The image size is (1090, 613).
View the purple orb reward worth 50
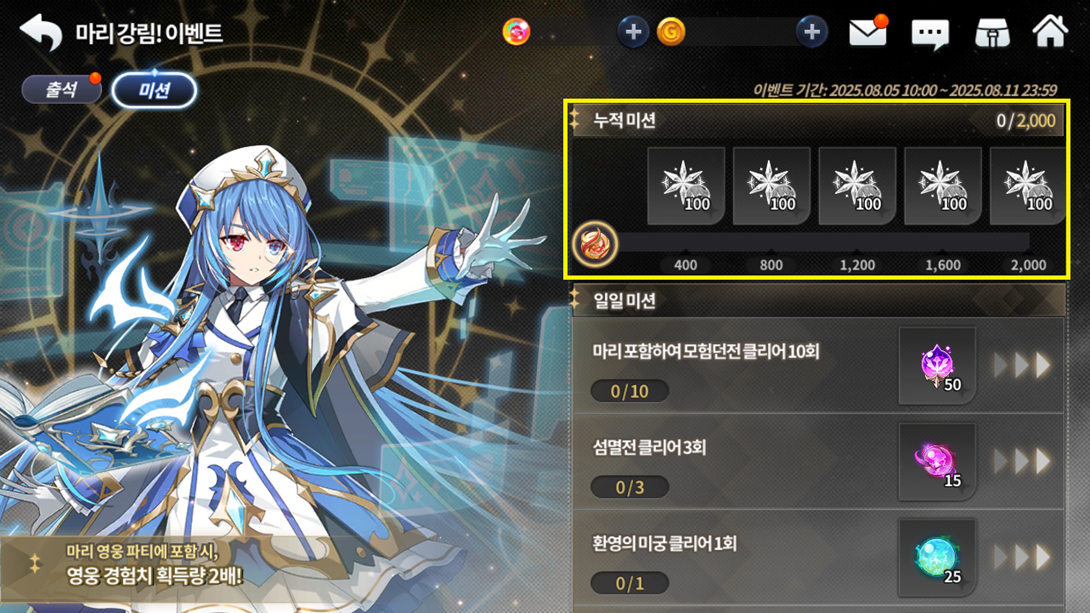coord(937,366)
